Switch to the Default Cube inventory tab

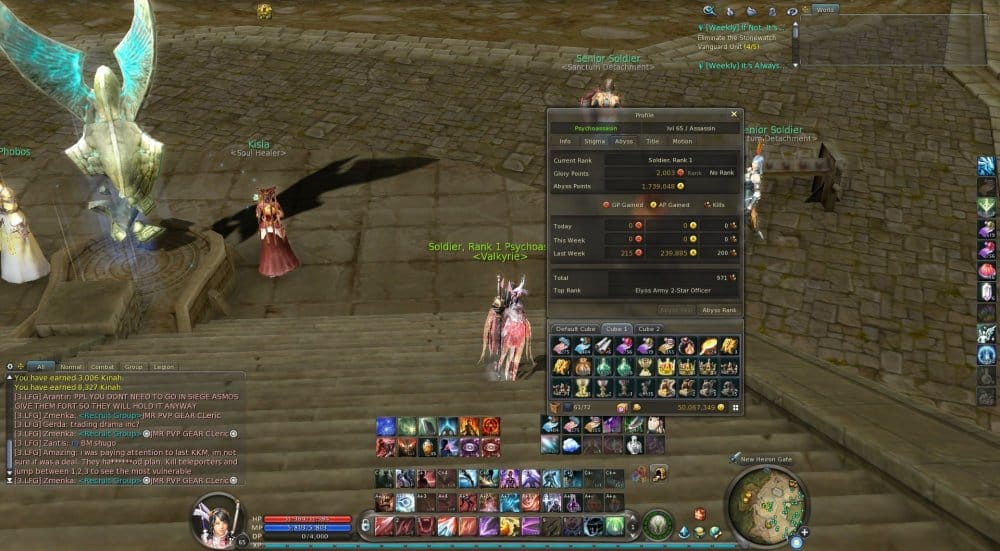click(575, 328)
